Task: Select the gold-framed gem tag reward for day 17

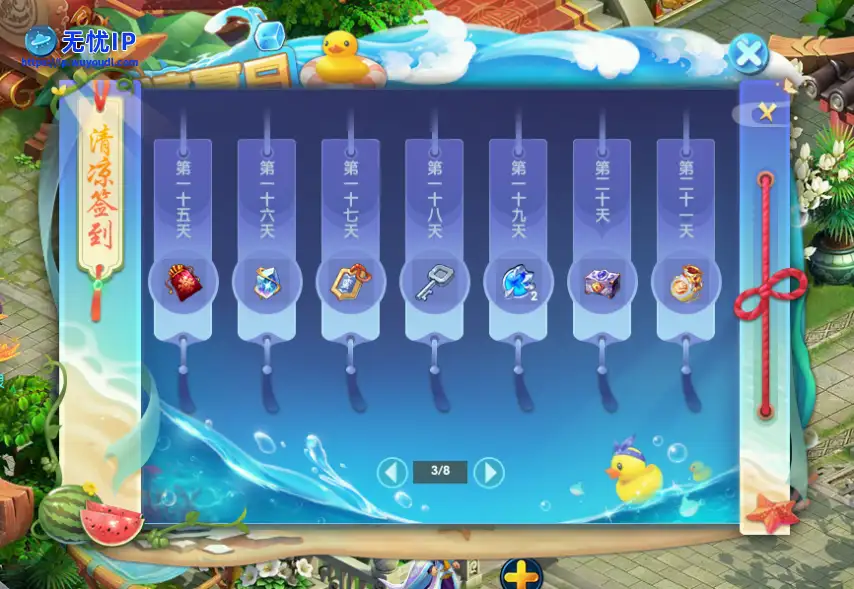Action: coord(351,283)
